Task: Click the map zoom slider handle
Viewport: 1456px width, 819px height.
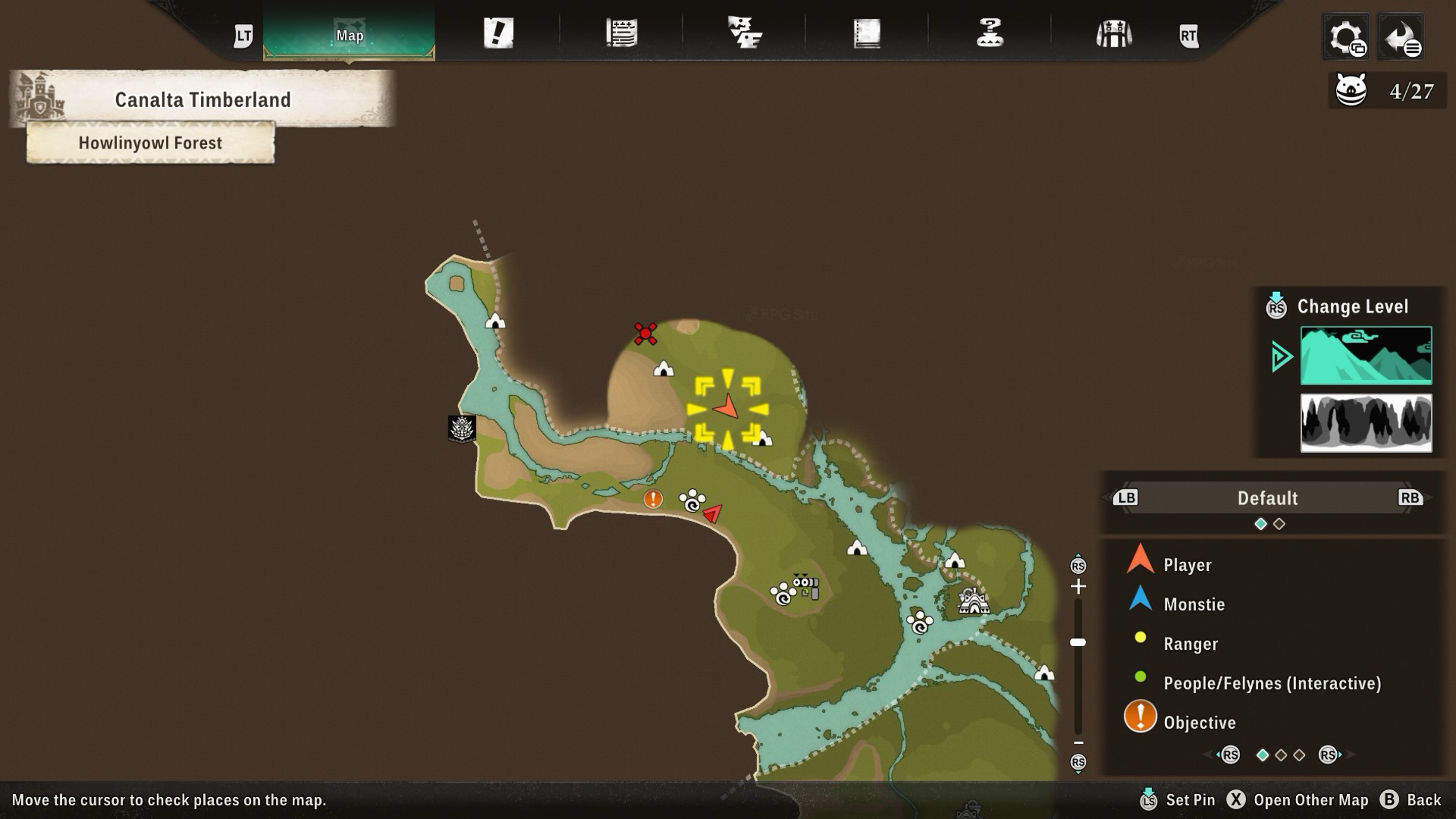Action: click(x=1078, y=642)
